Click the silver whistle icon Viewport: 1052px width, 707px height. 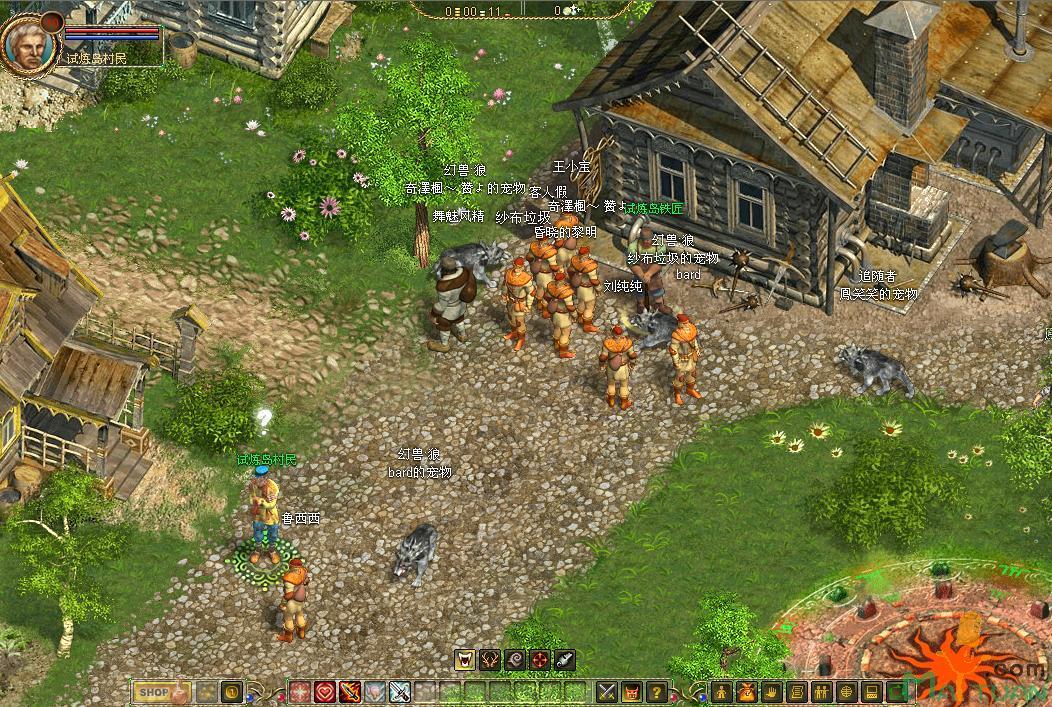[x=565, y=659]
